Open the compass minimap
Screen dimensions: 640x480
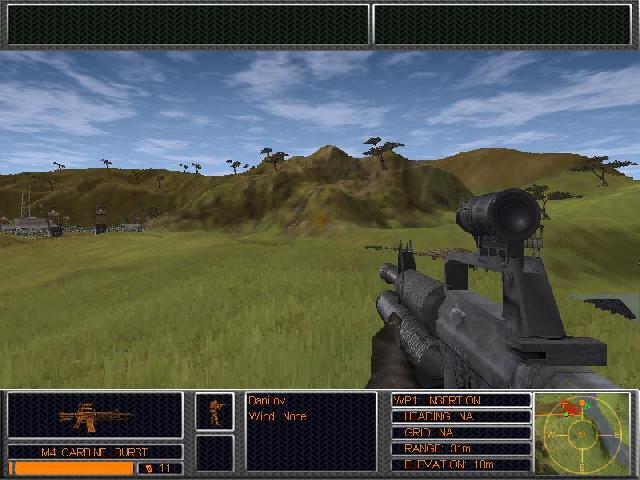coord(583,432)
